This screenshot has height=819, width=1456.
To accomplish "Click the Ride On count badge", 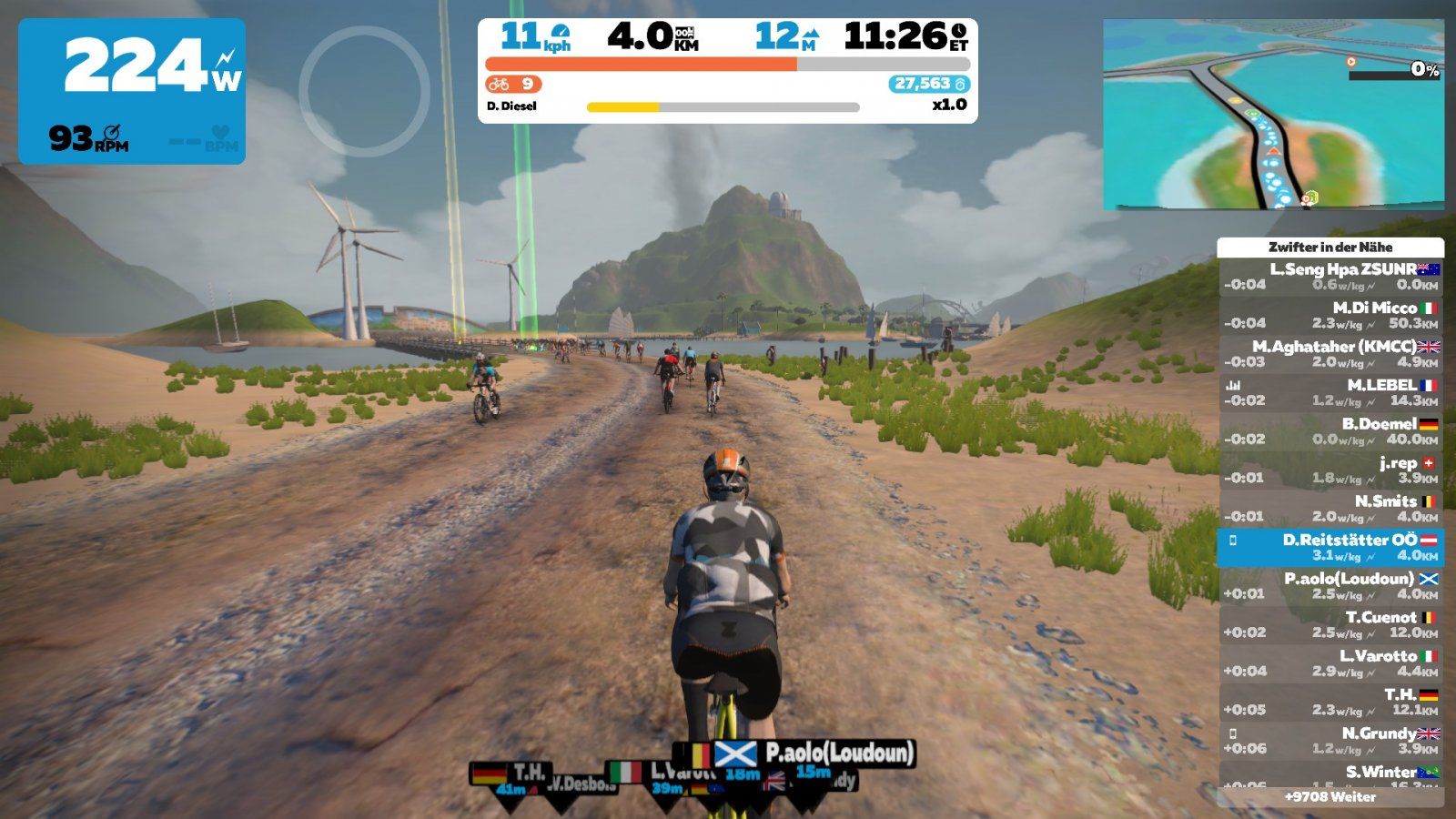I will [513, 84].
